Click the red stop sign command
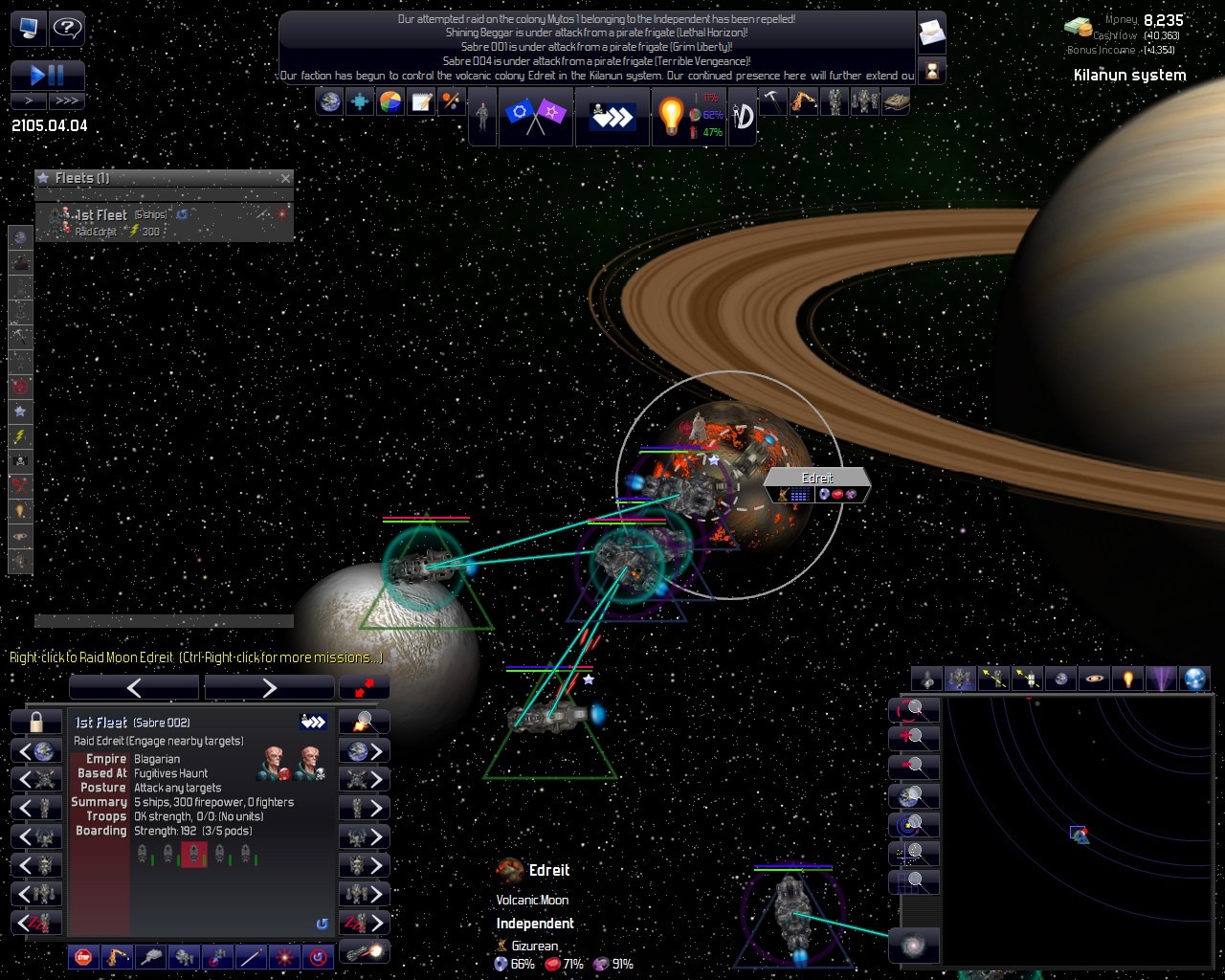The image size is (1225, 980). pyautogui.click(x=83, y=955)
